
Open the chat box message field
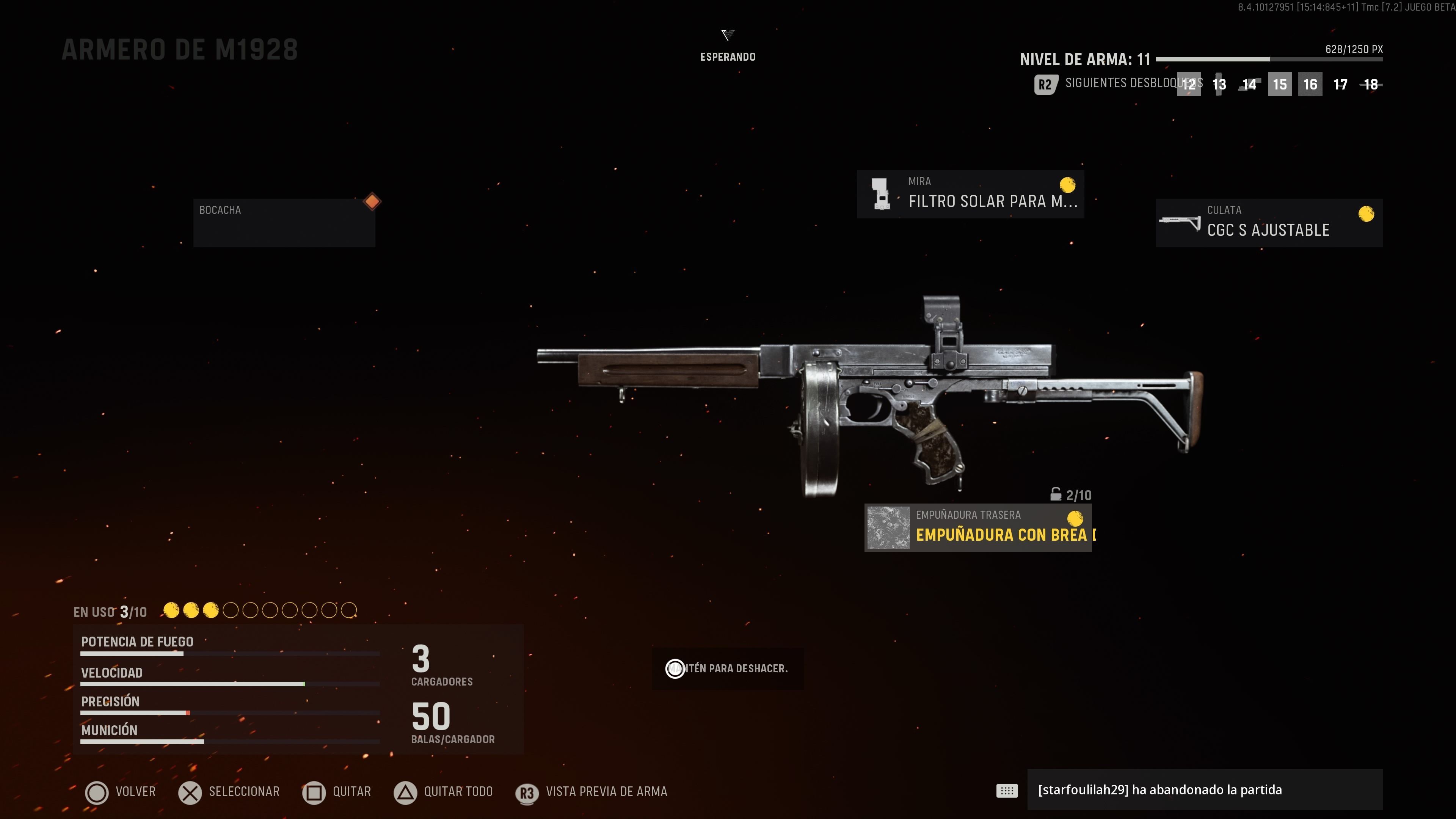coord(1204,789)
